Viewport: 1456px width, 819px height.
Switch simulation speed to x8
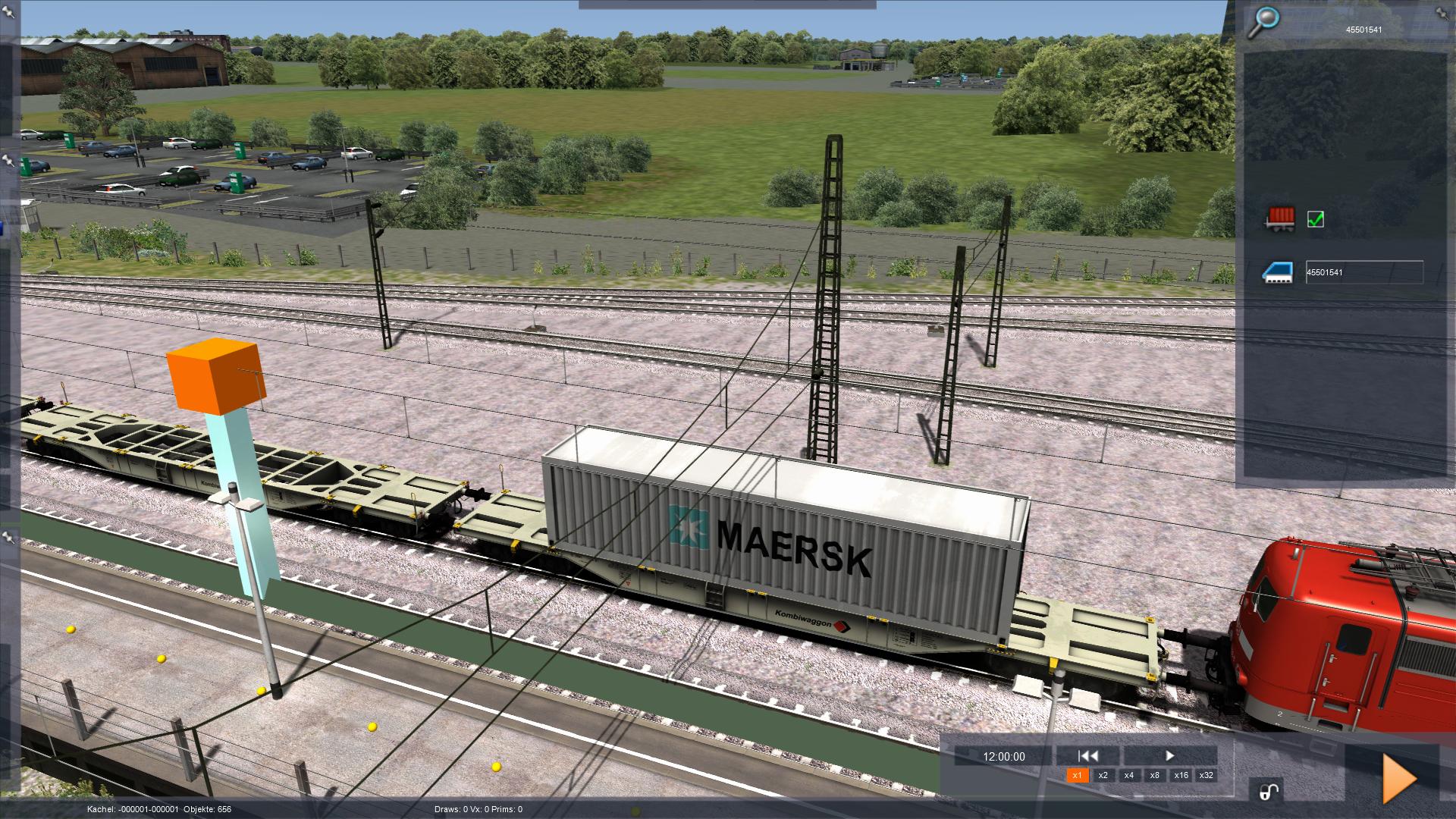[1155, 775]
